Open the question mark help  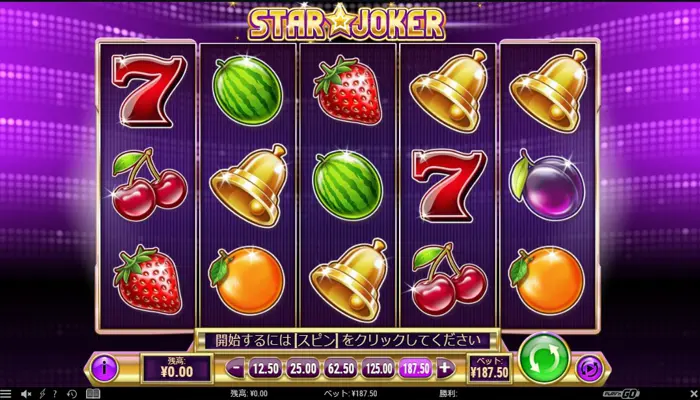point(54,394)
